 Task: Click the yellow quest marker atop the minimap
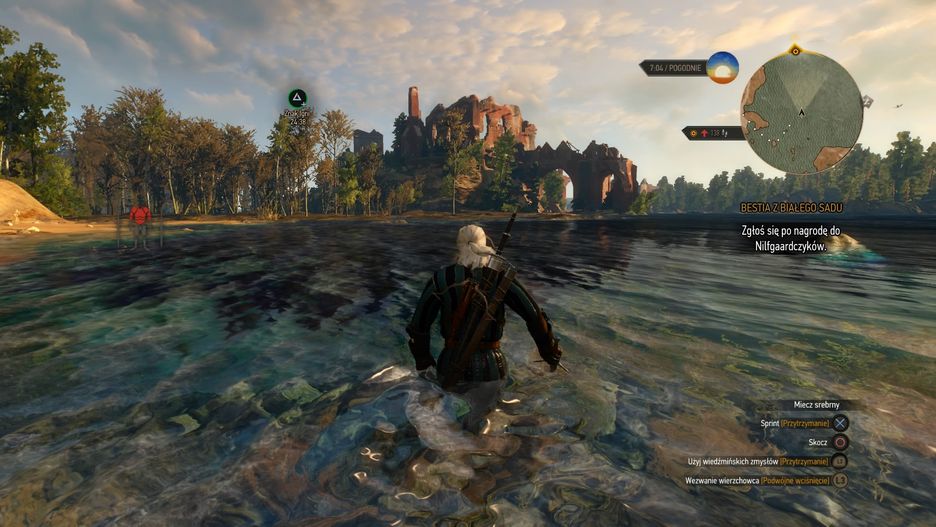pyautogui.click(x=795, y=49)
